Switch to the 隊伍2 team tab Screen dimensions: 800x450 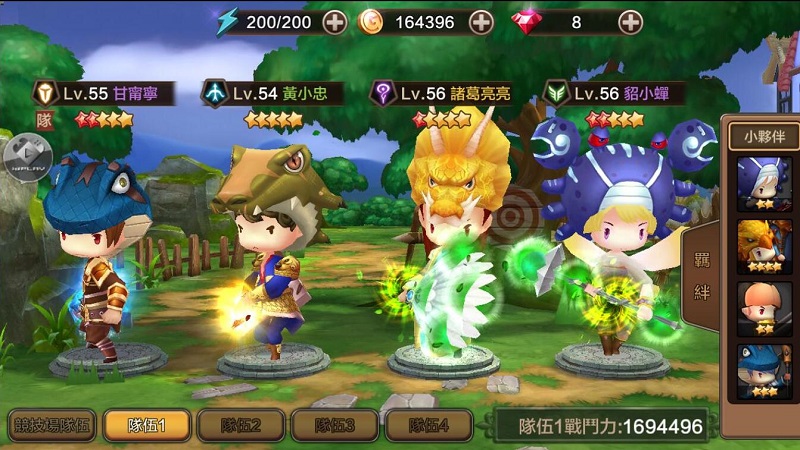pyautogui.click(x=241, y=425)
